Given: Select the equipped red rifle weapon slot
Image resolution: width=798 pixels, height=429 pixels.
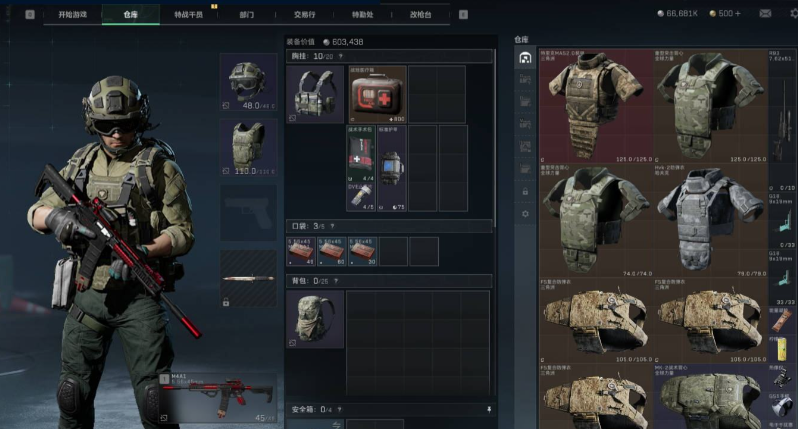Looking at the screenshot, I should pyautogui.click(x=219, y=396).
